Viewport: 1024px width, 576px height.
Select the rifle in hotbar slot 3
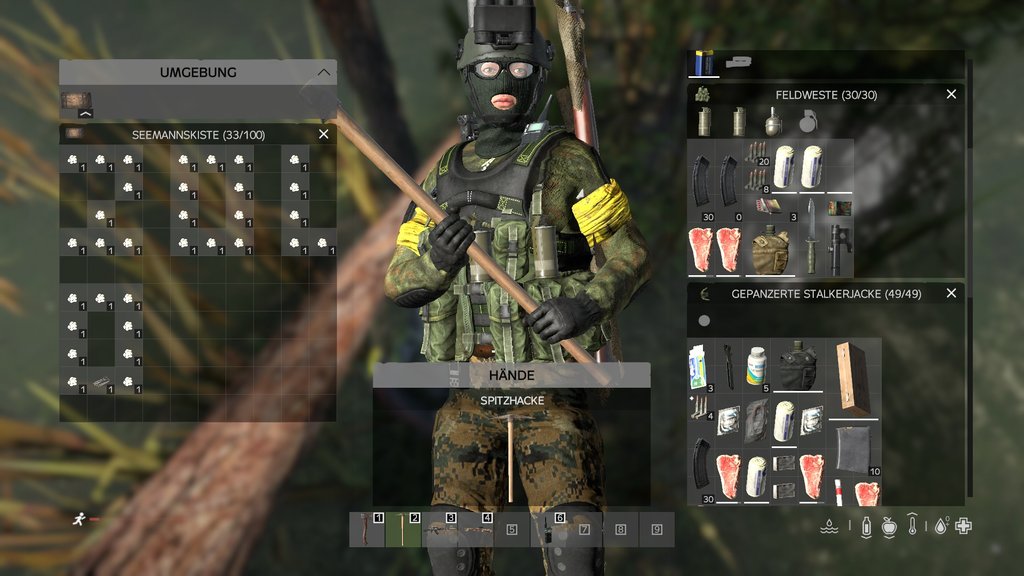point(439,529)
